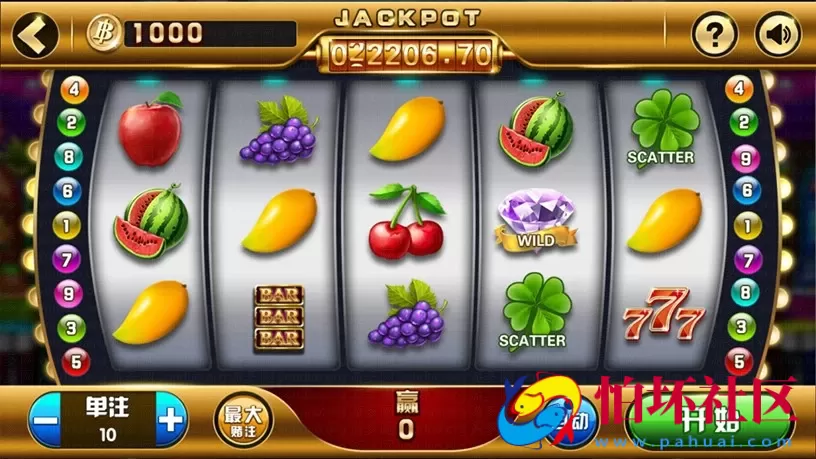Open the question mark help button

(x=715, y=36)
